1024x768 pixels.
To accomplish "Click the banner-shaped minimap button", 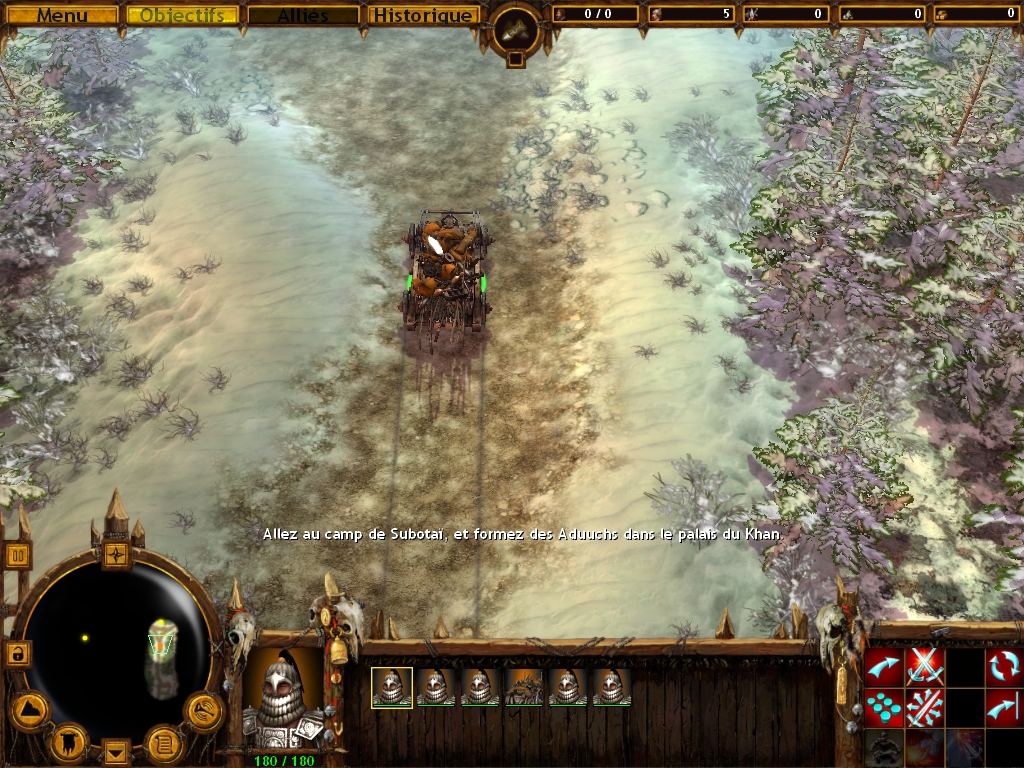I will coord(69,741).
